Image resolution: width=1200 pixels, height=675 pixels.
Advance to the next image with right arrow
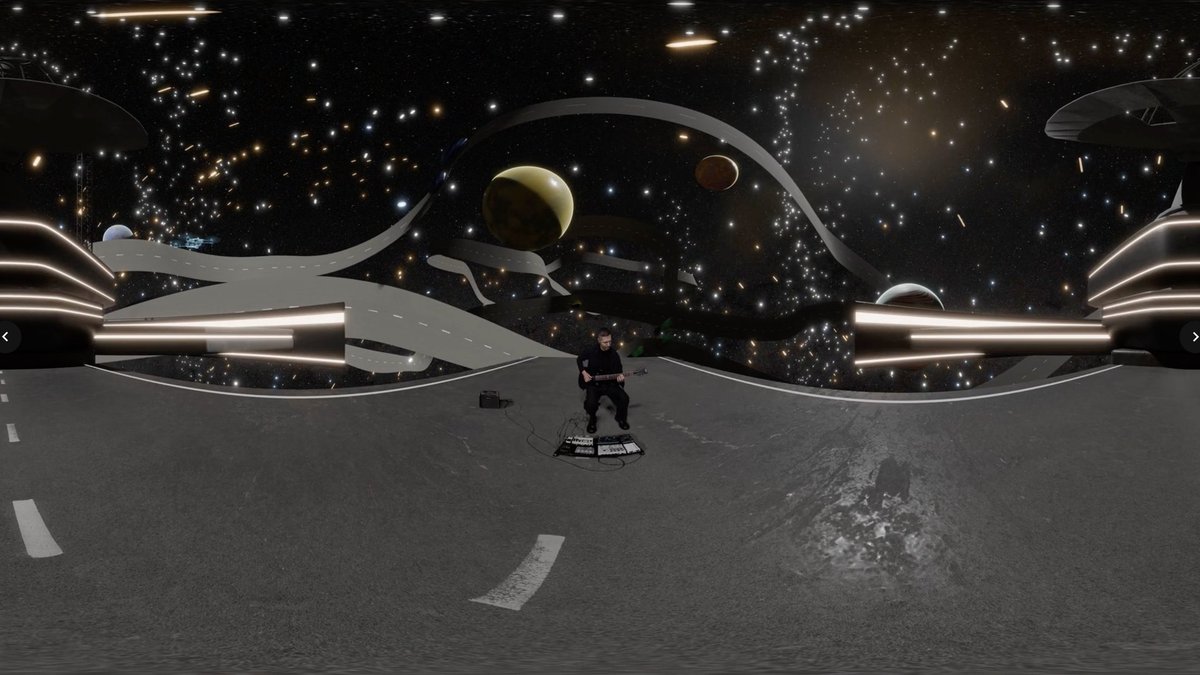[x=1193, y=337]
